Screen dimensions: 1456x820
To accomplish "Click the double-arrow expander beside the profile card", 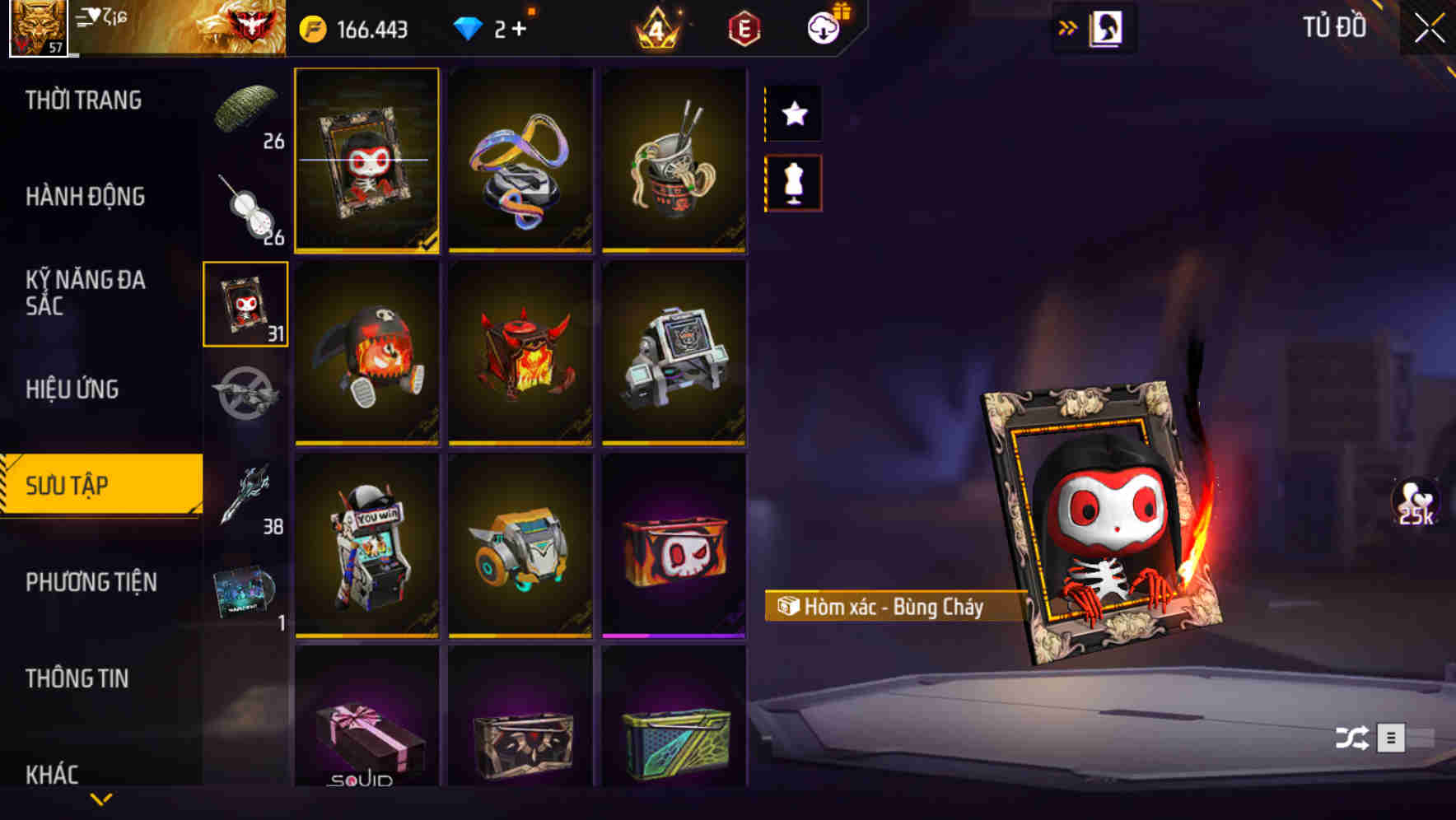I will click(1068, 27).
